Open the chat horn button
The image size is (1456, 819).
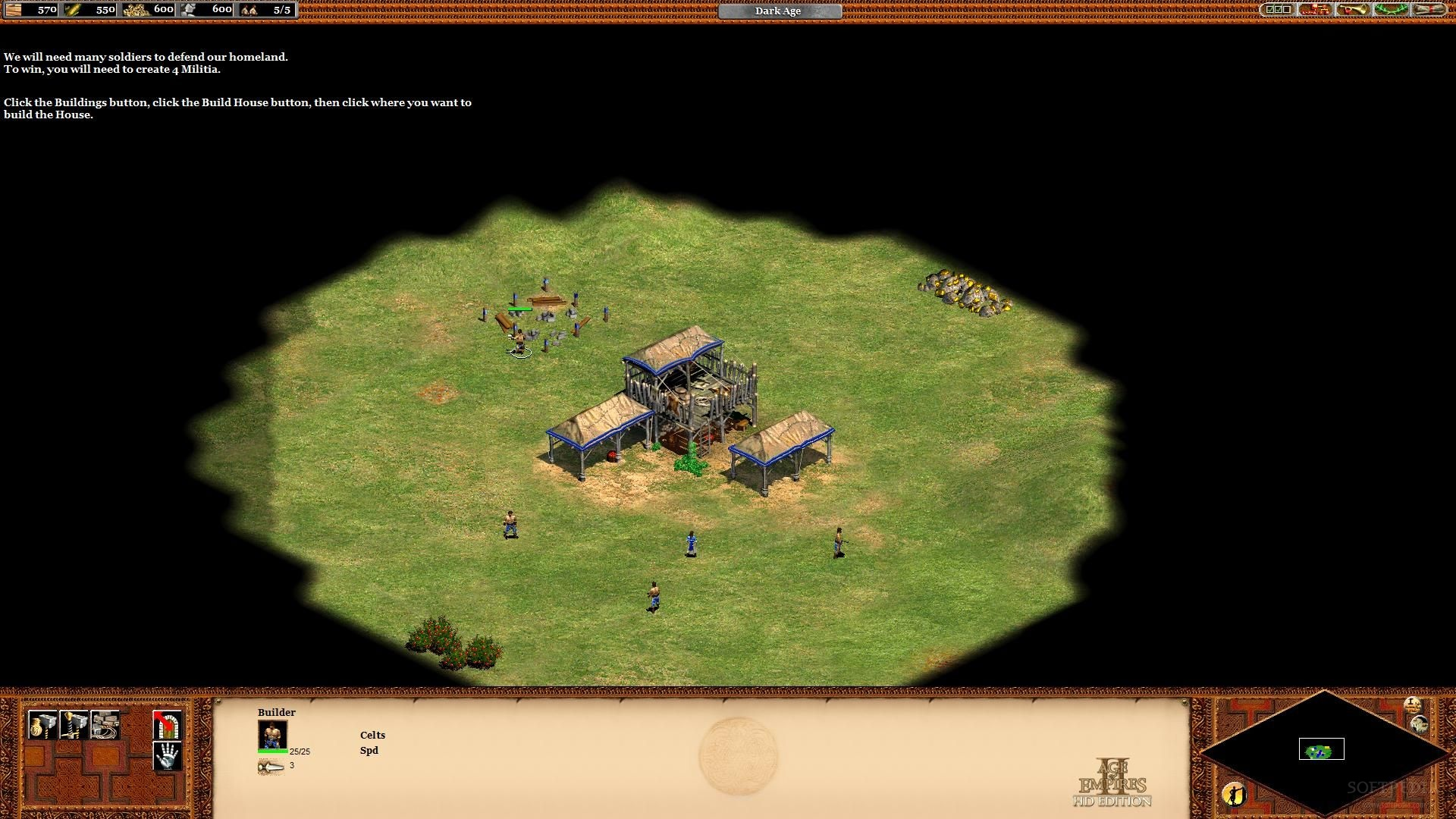tap(1353, 10)
